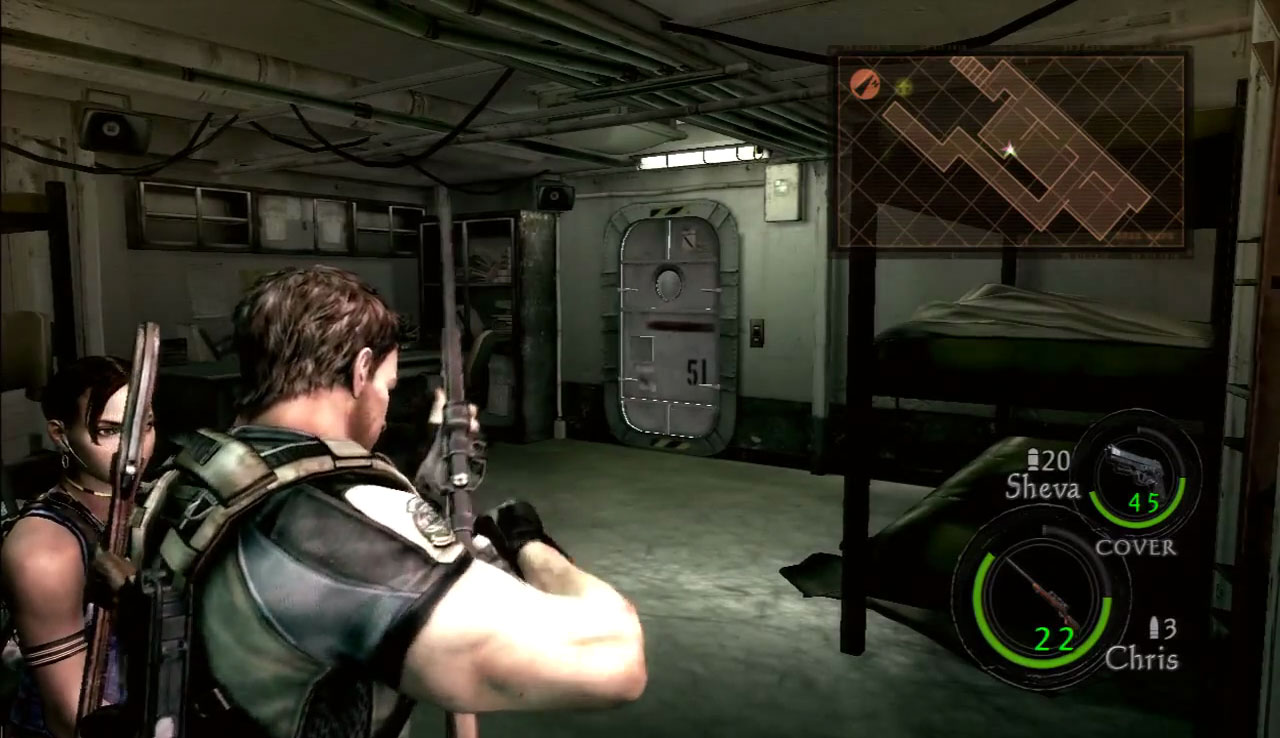Select Chris's rifle weapon icon
1280x738 pixels.
click(1040, 596)
